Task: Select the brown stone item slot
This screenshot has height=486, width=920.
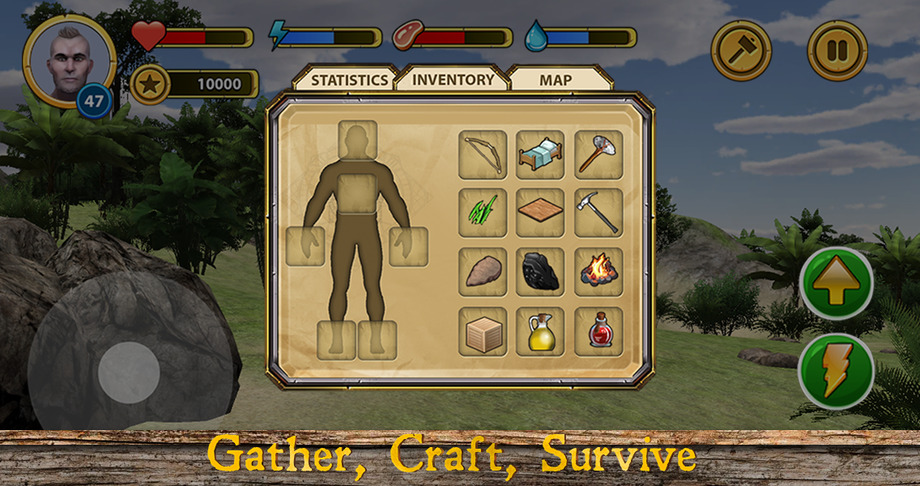Action: coord(482,272)
